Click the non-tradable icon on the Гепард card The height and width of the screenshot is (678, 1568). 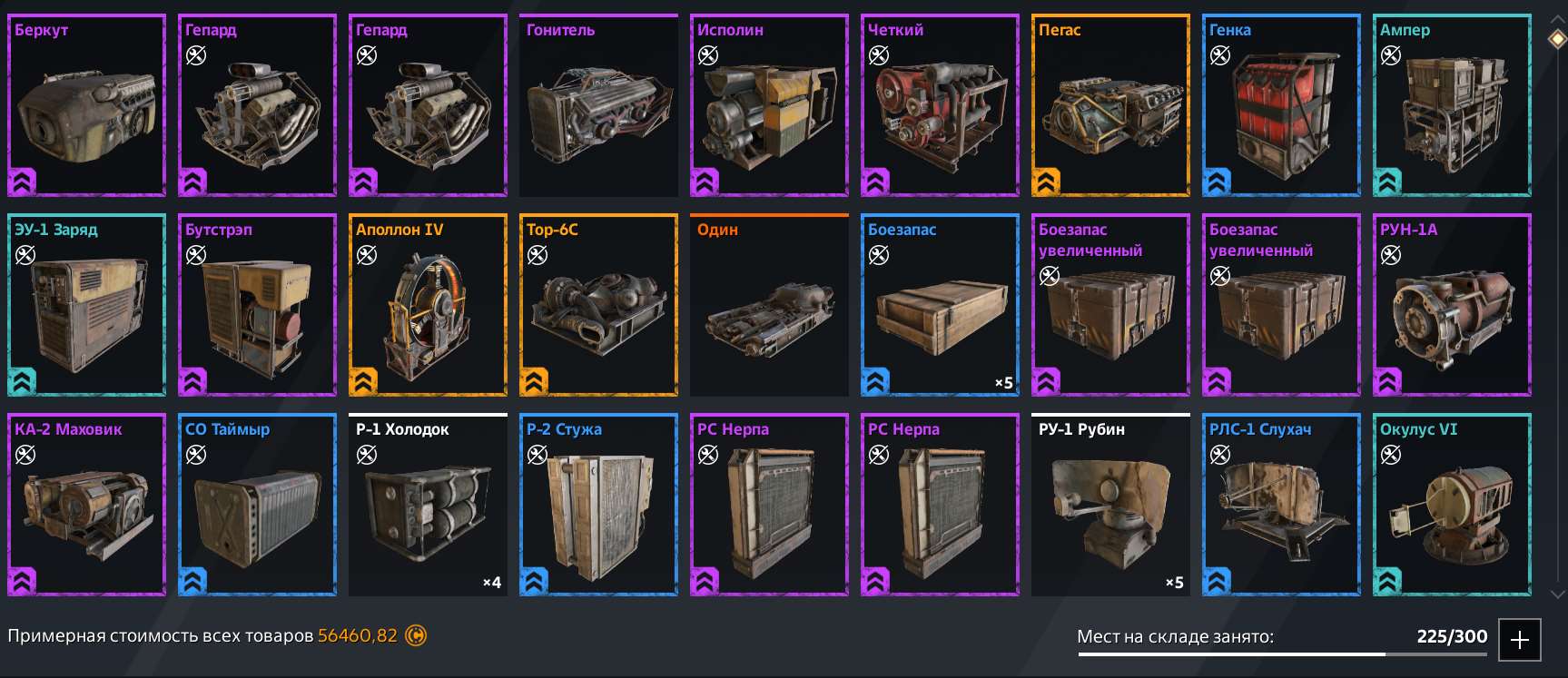coord(193,55)
